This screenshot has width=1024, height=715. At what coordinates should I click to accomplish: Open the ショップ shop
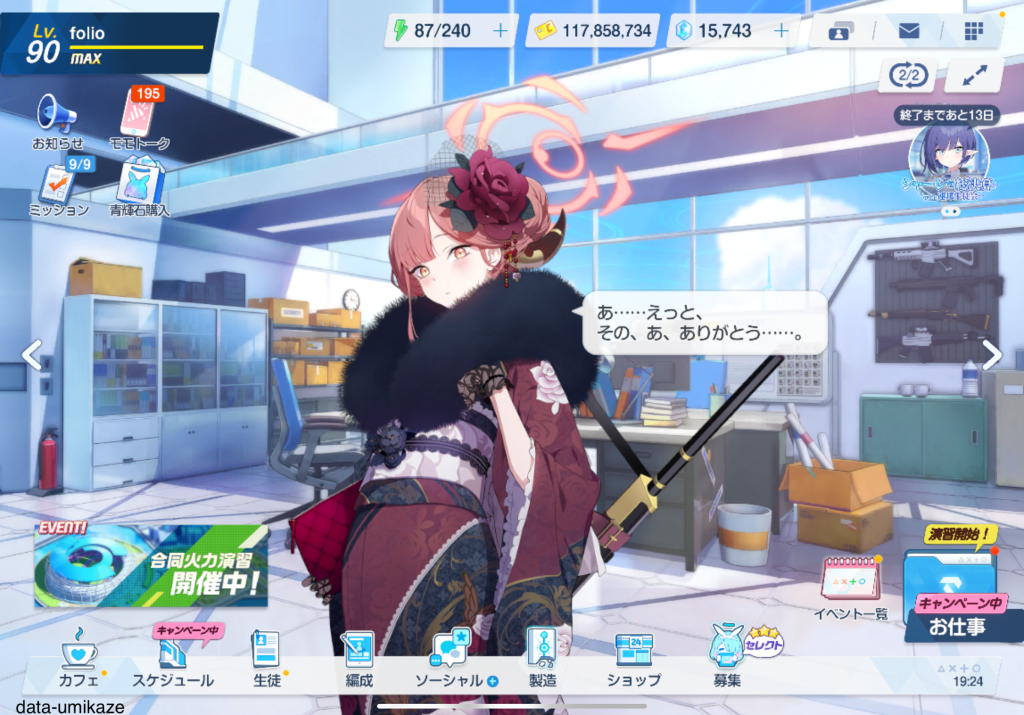point(633,658)
